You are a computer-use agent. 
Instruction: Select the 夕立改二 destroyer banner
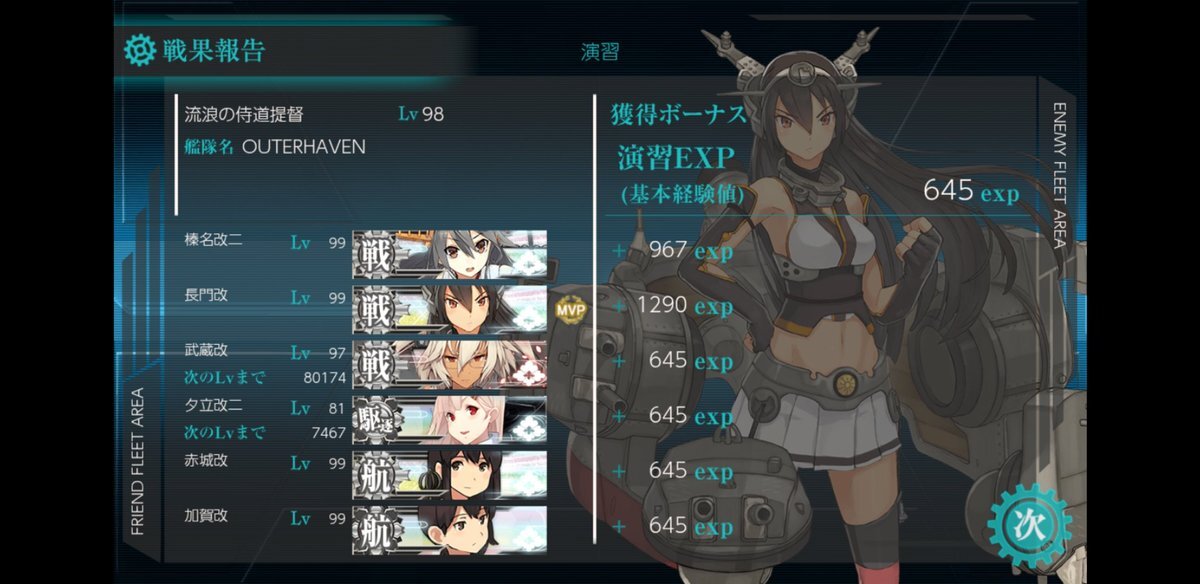(449, 418)
